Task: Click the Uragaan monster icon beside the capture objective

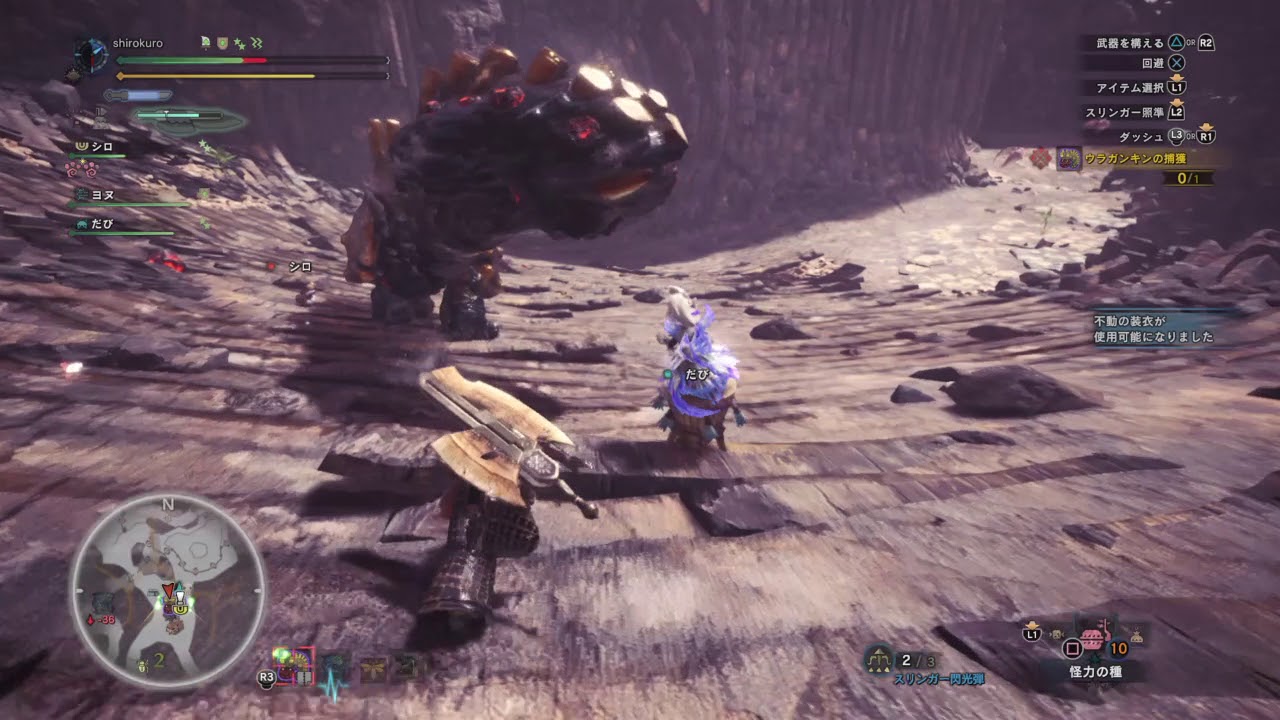Action: [1069, 159]
